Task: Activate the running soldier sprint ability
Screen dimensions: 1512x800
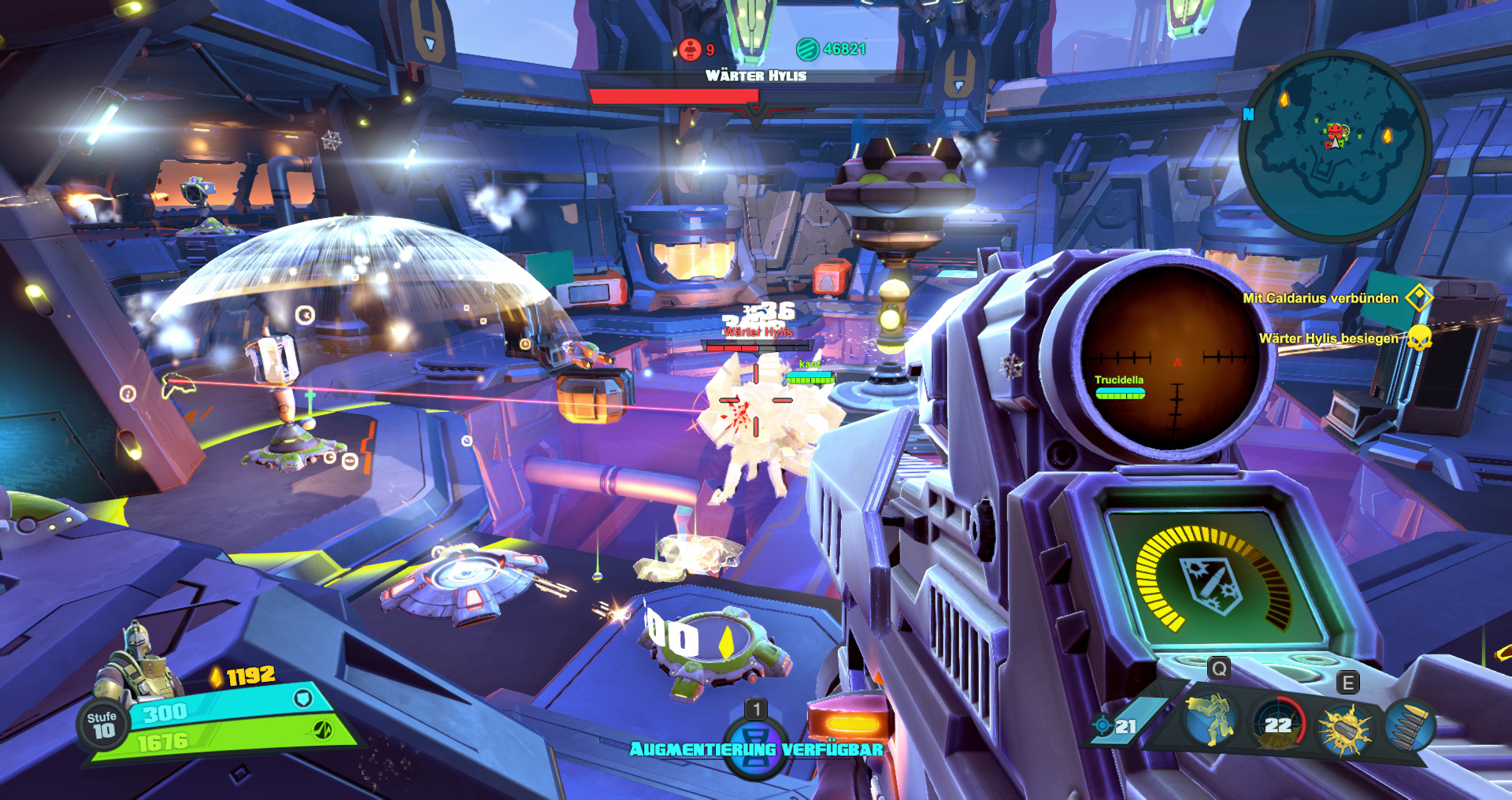Action: 1210,720
